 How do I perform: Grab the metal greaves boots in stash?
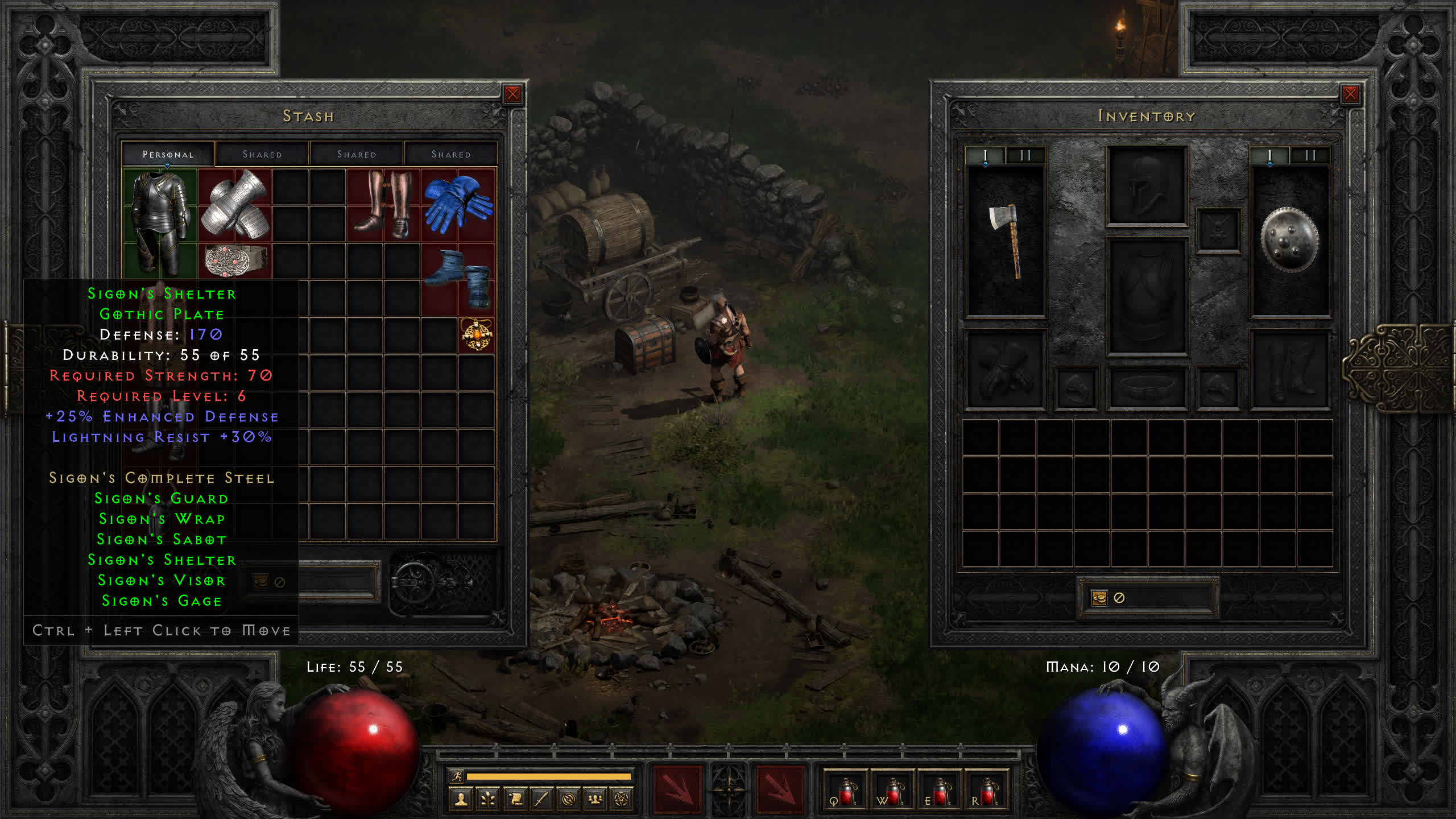383,204
